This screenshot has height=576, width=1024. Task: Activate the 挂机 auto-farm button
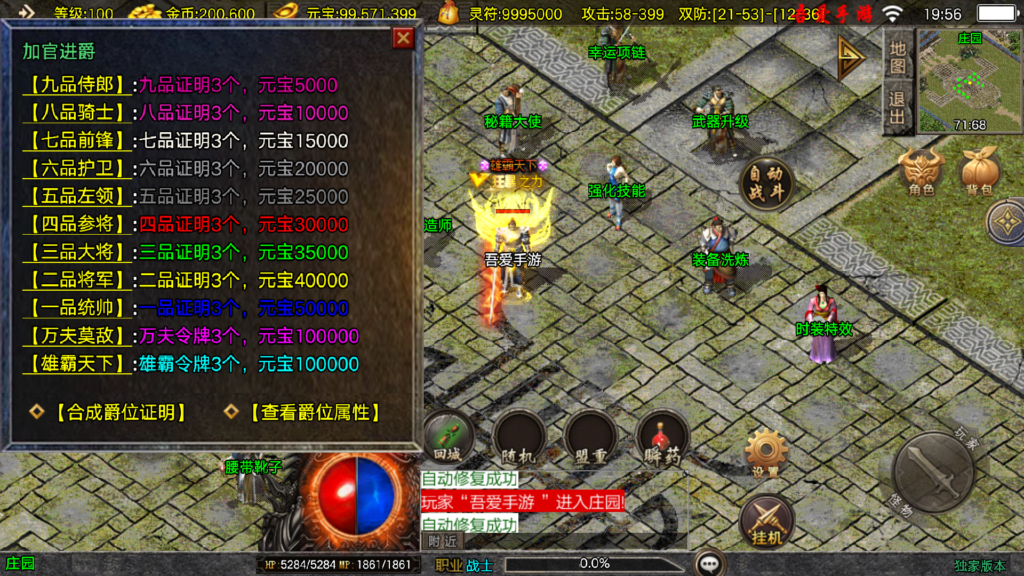(x=767, y=521)
